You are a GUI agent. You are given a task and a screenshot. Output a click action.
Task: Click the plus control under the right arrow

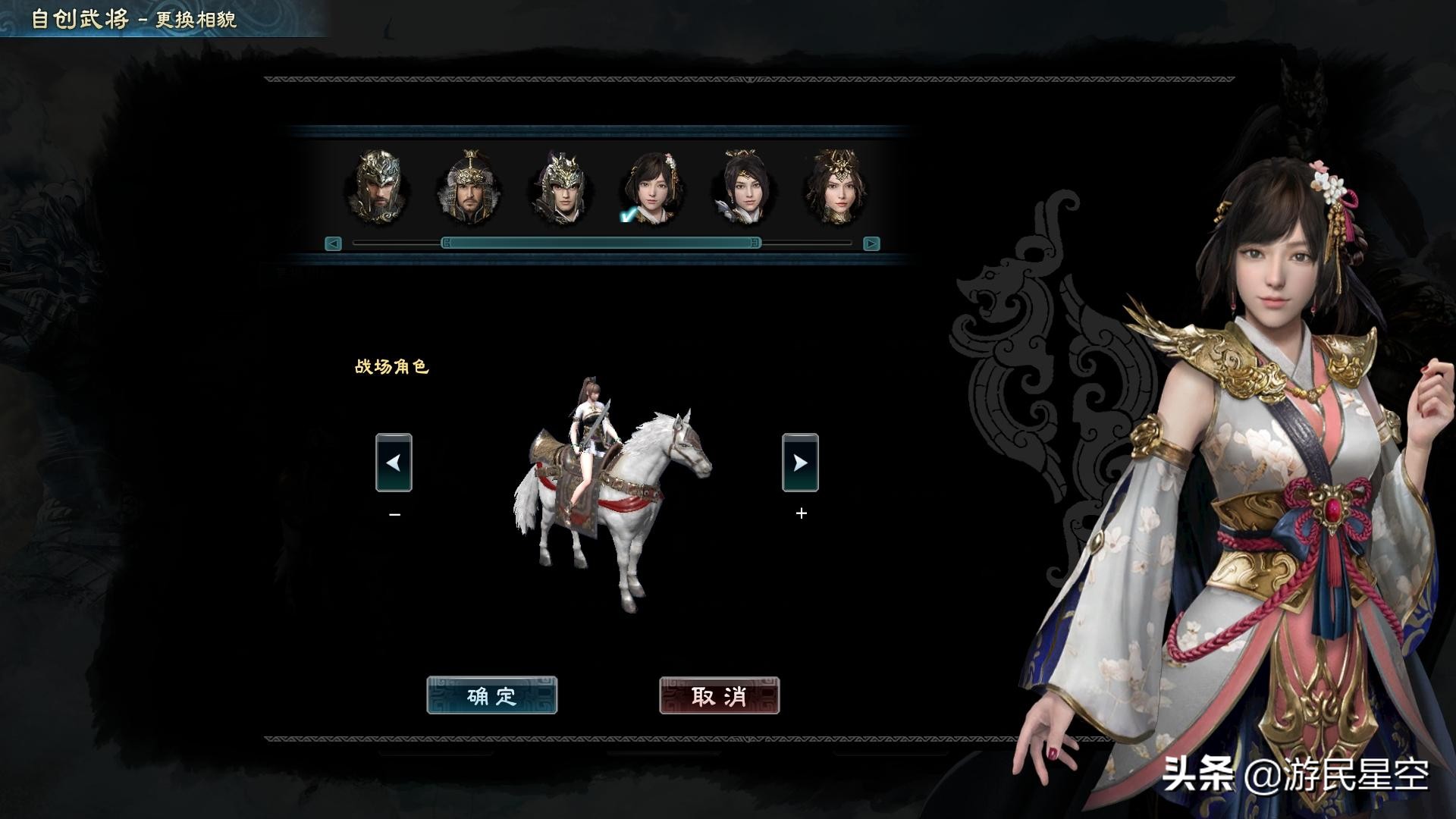click(x=801, y=513)
